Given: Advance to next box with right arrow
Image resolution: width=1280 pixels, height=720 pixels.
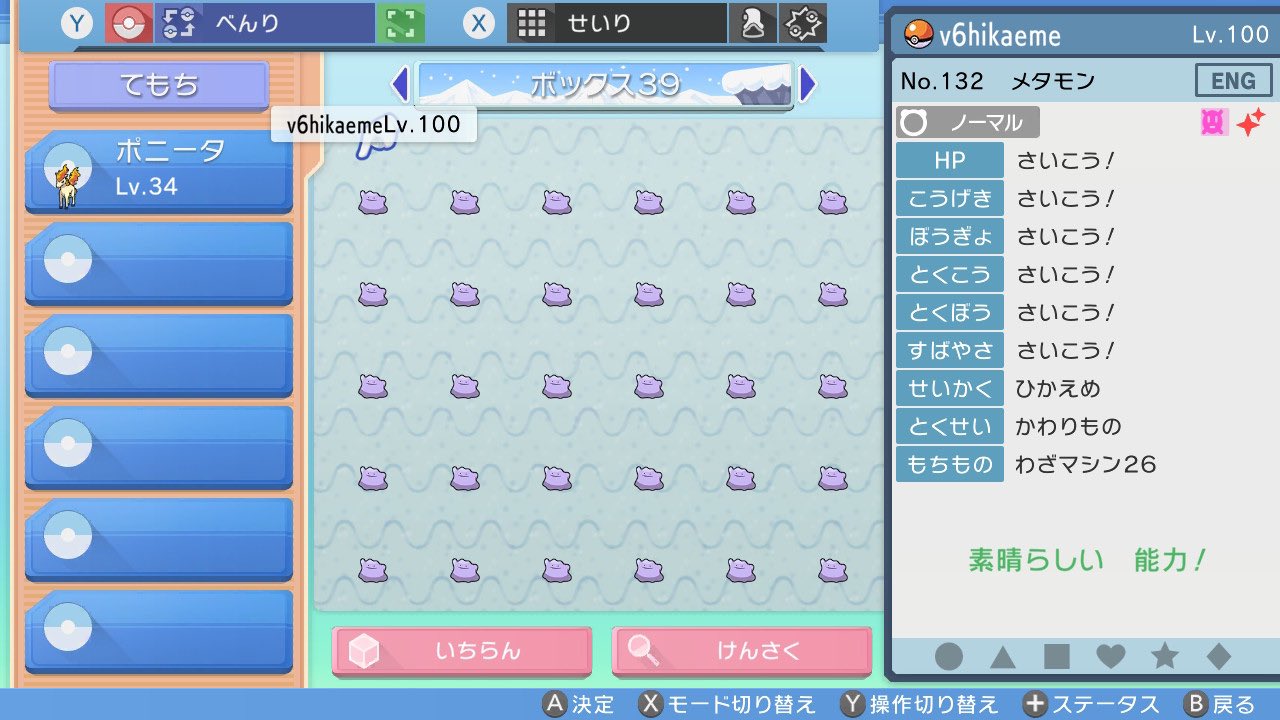Looking at the screenshot, I should pos(810,86).
